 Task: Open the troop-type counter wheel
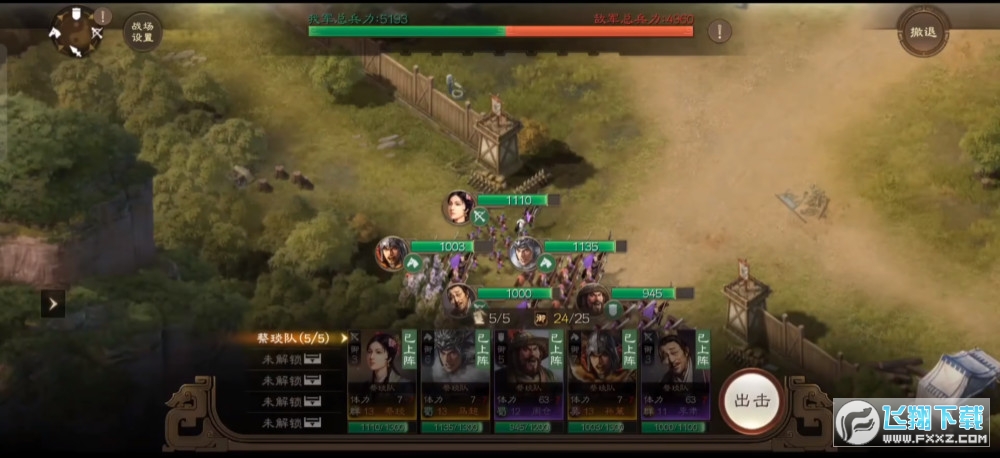point(75,32)
